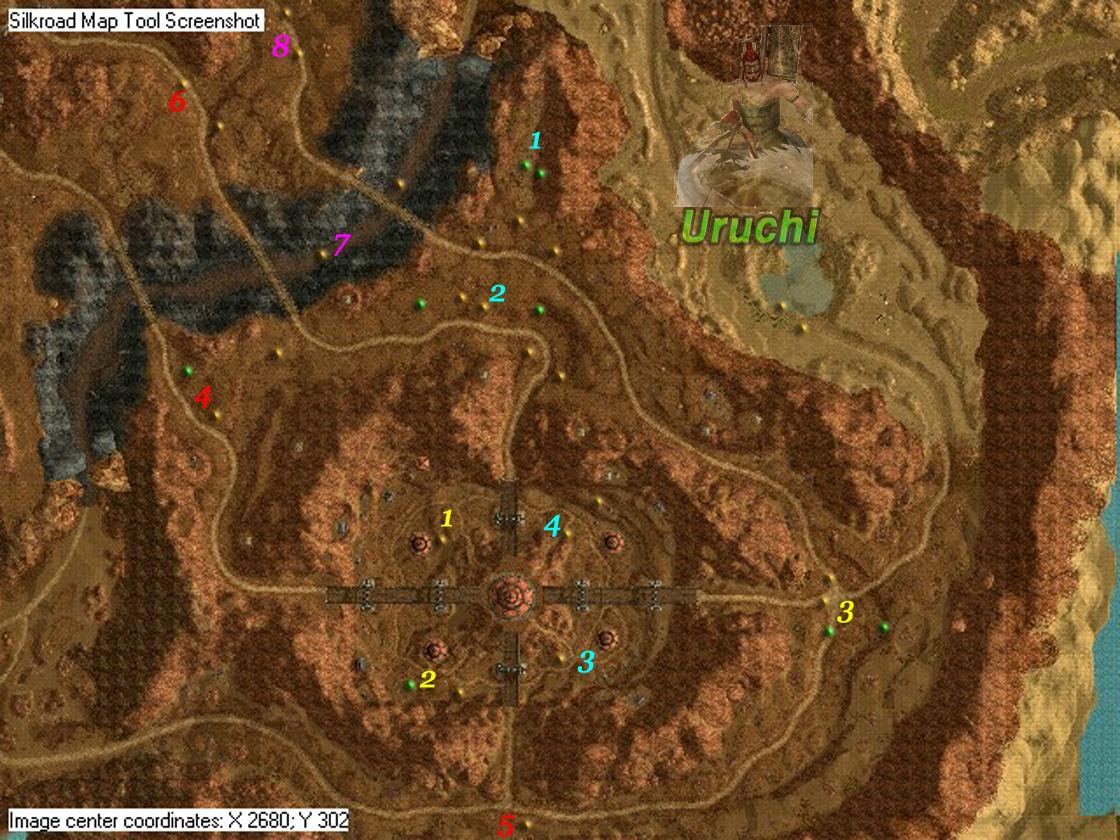Select the yellow number 1 map marker
This screenshot has width=1120, height=840.
(x=447, y=518)
